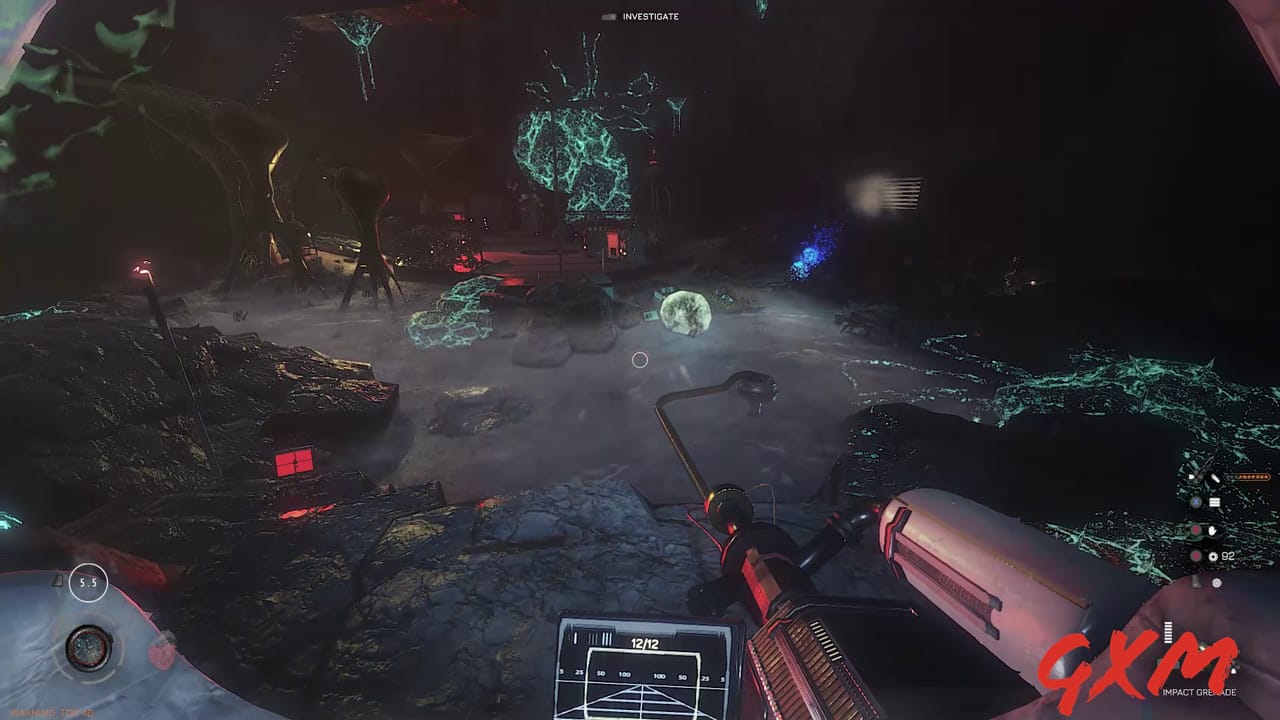The image size is (1280, 720).
Task: Click the white dot beside the 92 ammo counter
Action: coord(1212,556)
